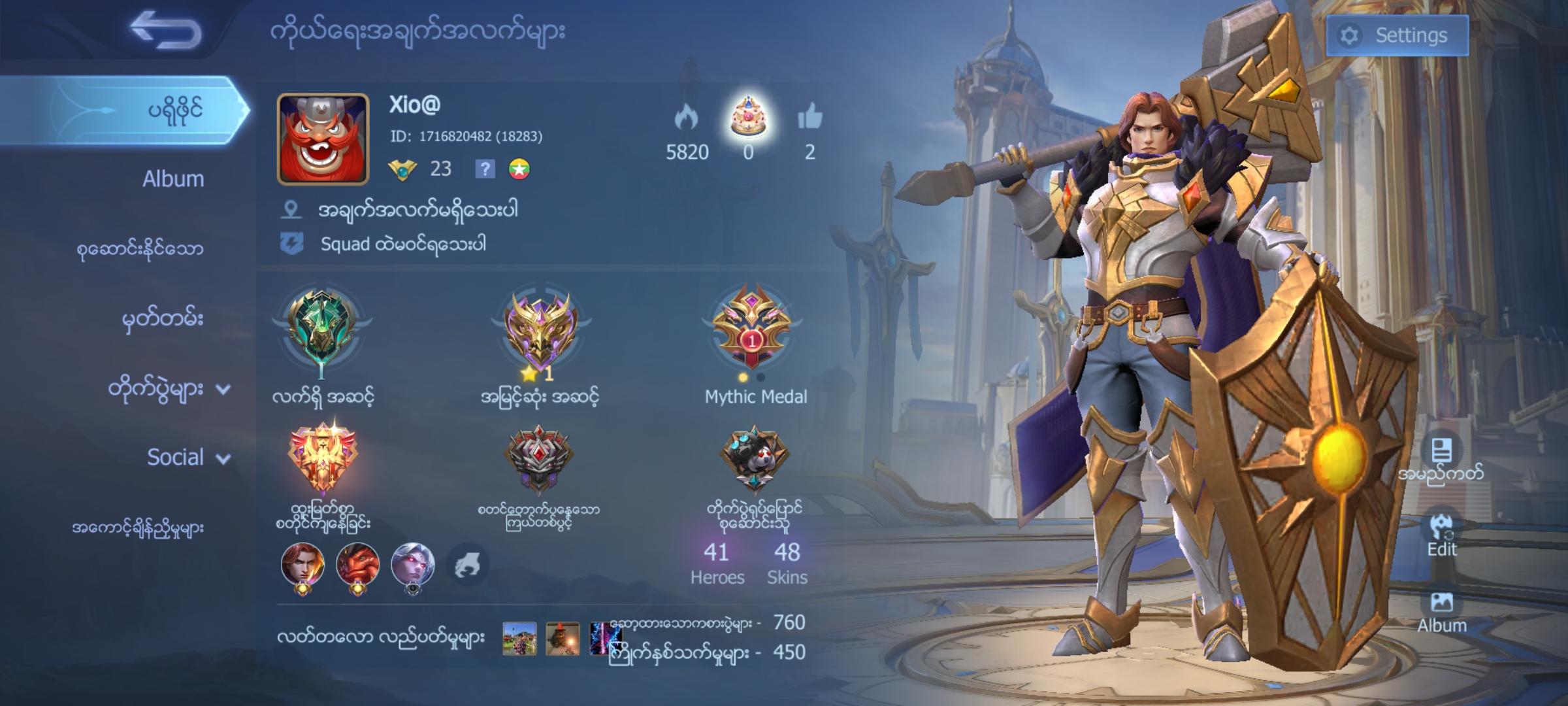
Task: Click the Xio@ player avatar
Action: 323,139
